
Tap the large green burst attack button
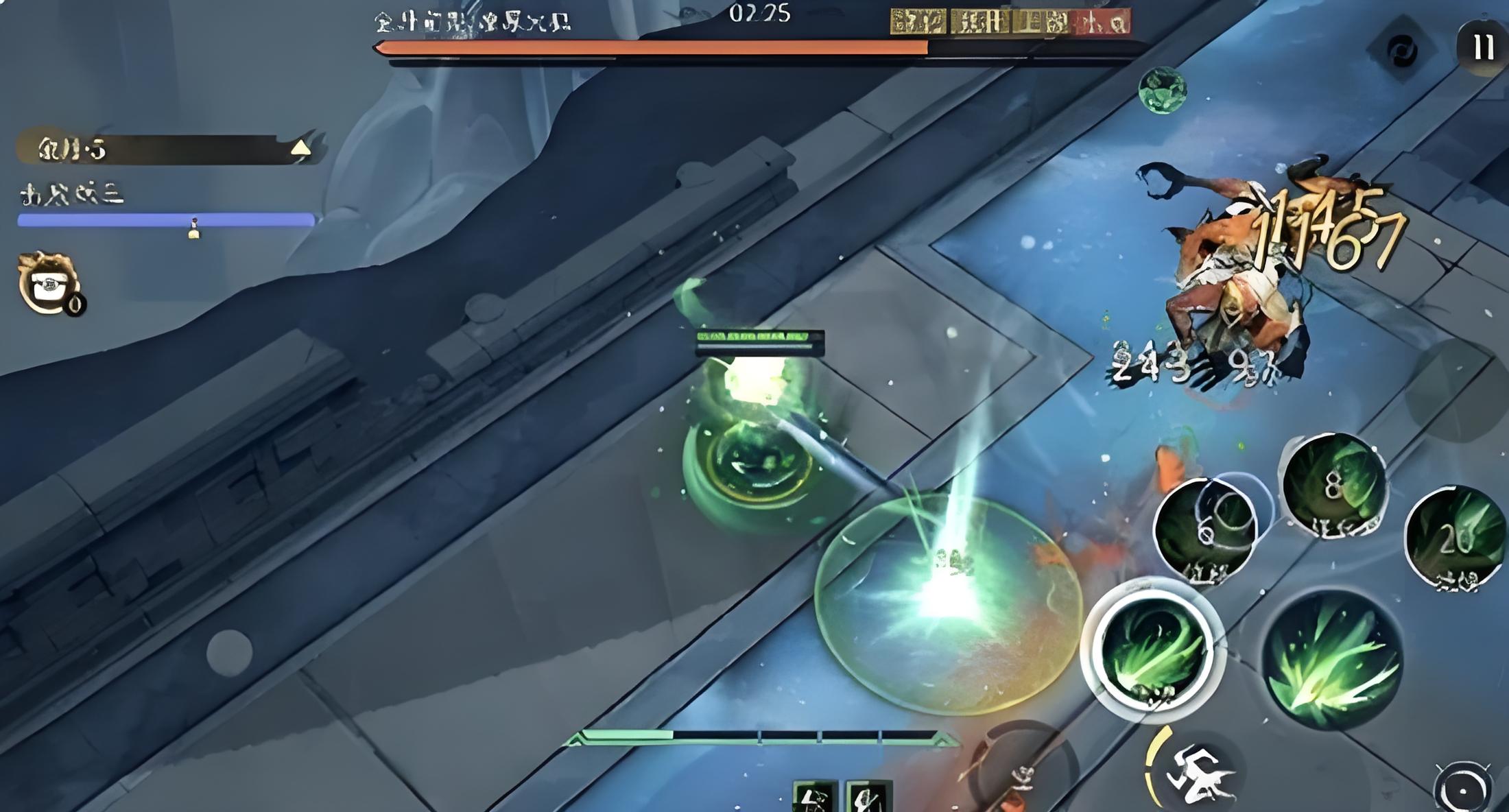[1331, 660]
